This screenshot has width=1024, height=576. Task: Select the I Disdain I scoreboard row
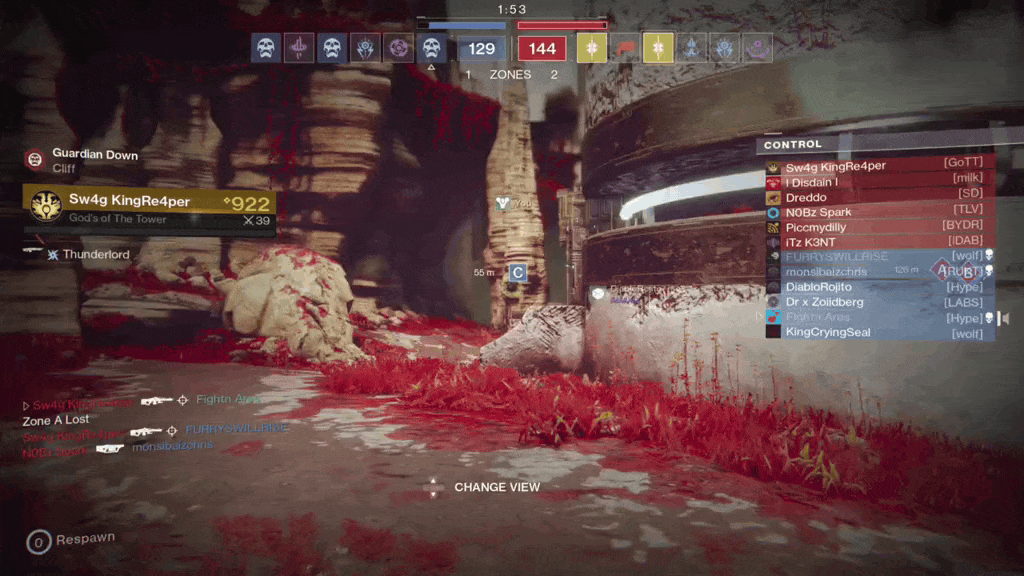[880, 182]
